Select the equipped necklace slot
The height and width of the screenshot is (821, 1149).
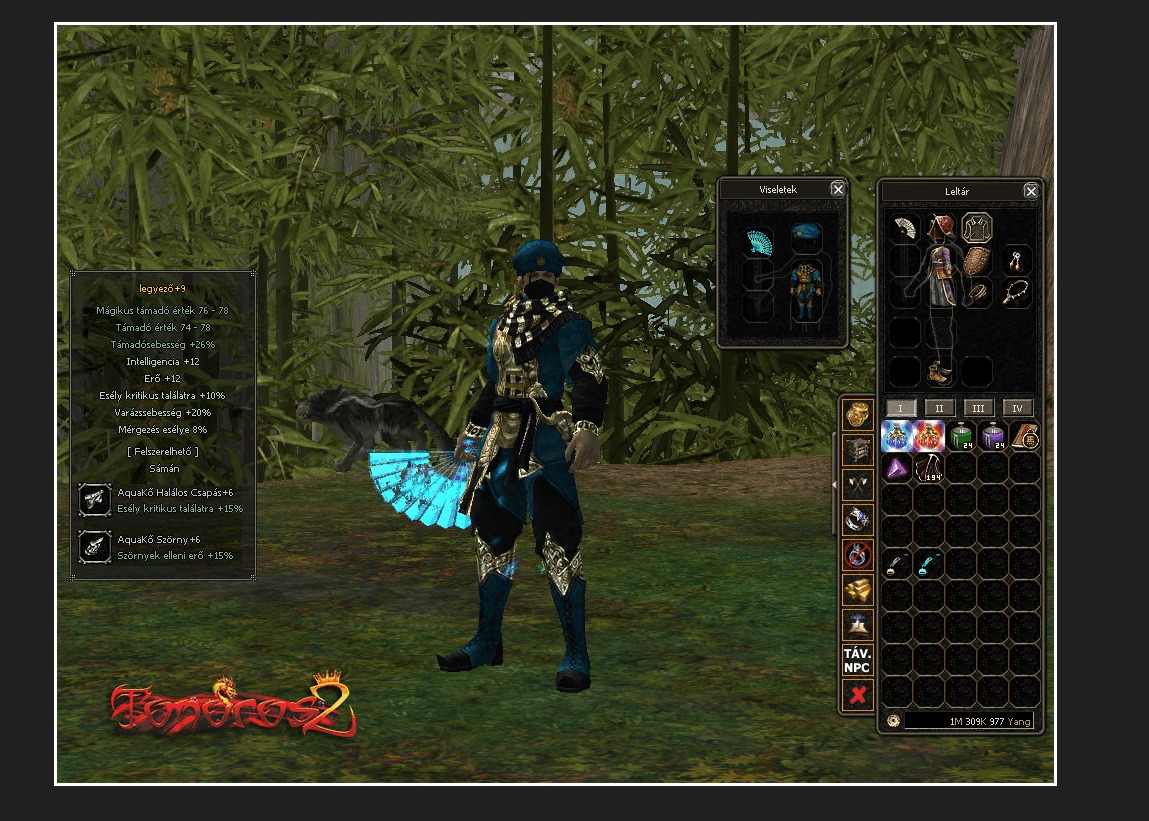pyautogui.click(x=1017, y=292)
